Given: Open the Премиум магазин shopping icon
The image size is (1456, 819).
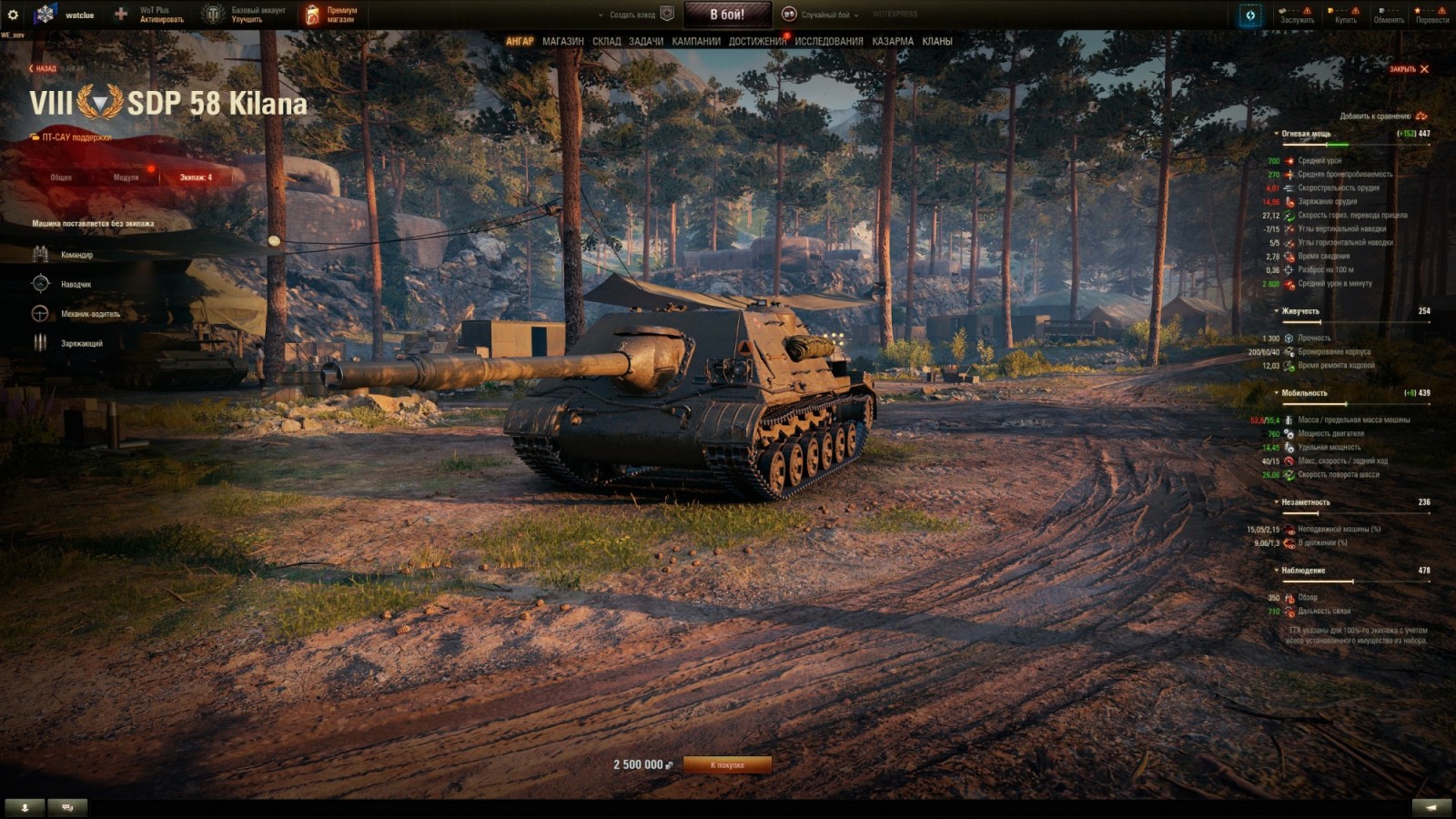Looking at the screenshot, I should click(x=313, y=13).
